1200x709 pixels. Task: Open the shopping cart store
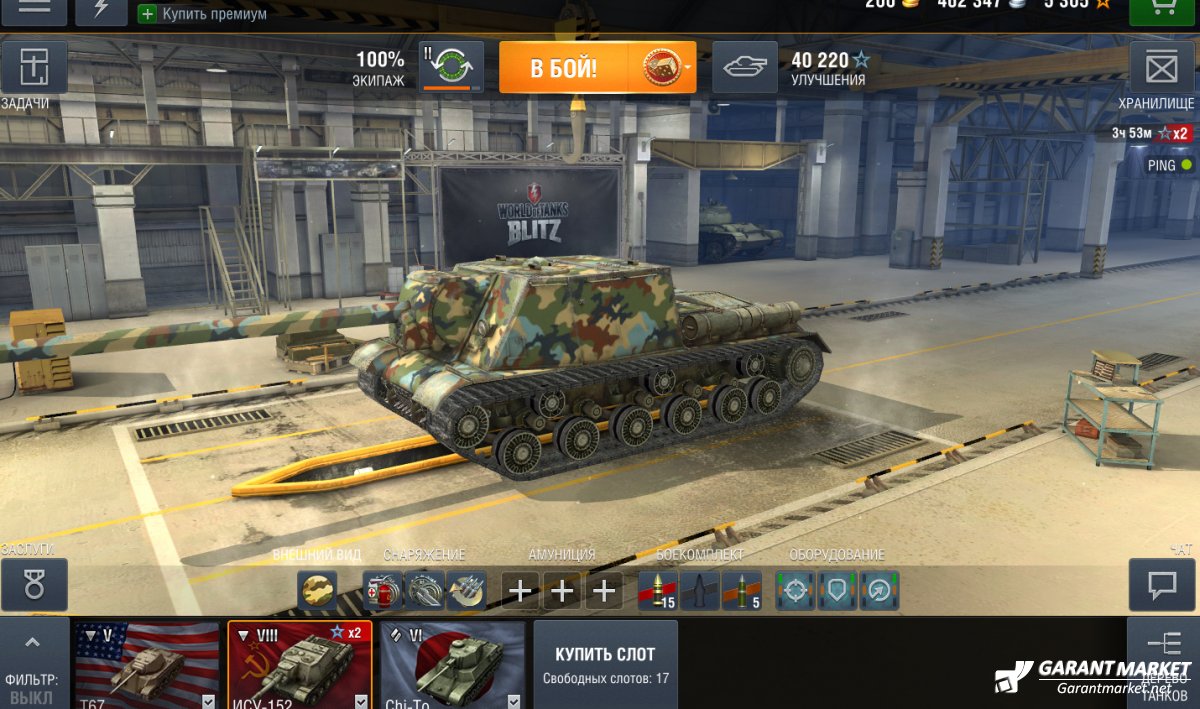click(x=1162, y=8)
